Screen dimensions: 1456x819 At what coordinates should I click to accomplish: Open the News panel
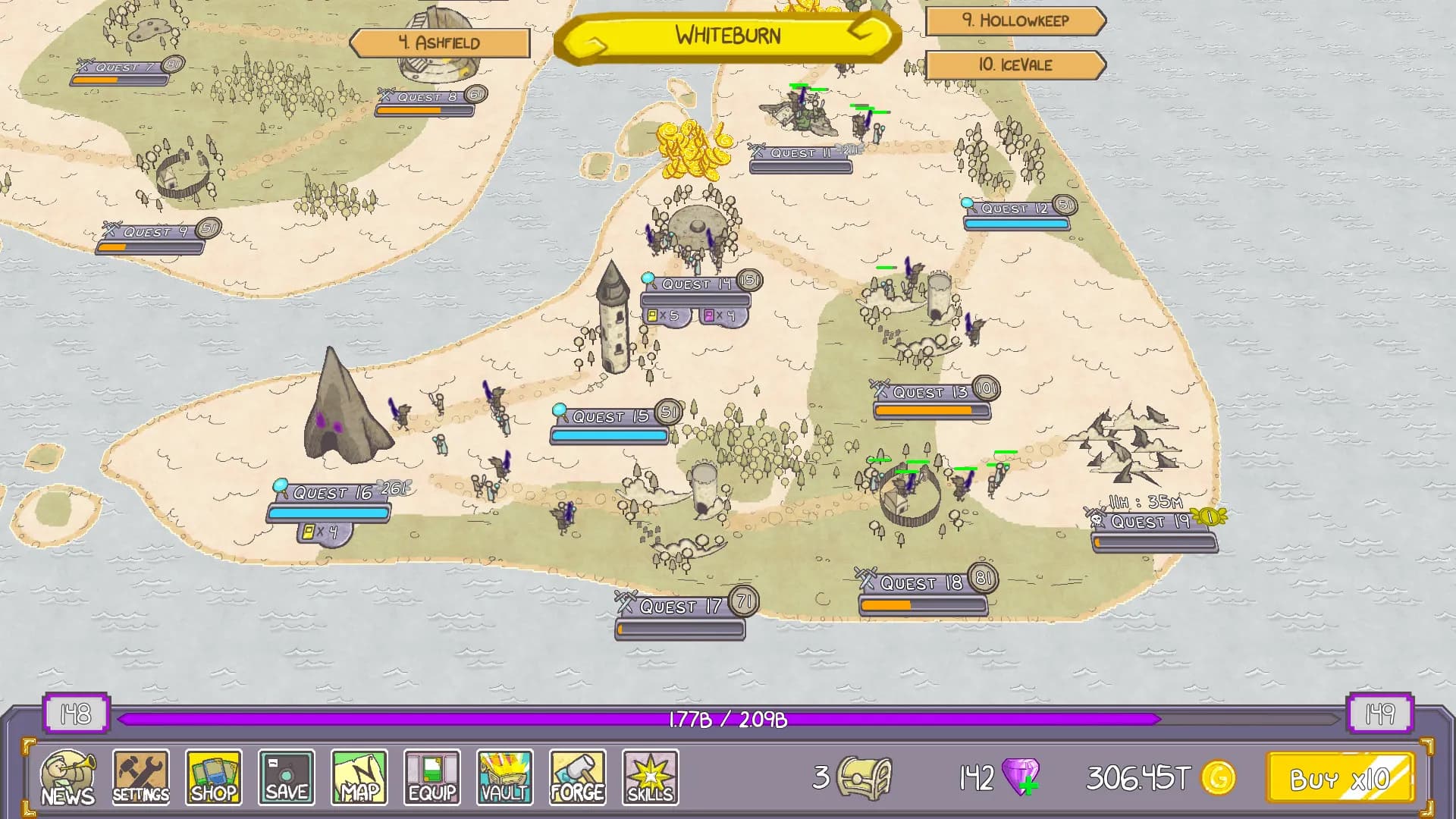[x=67, y=777]
